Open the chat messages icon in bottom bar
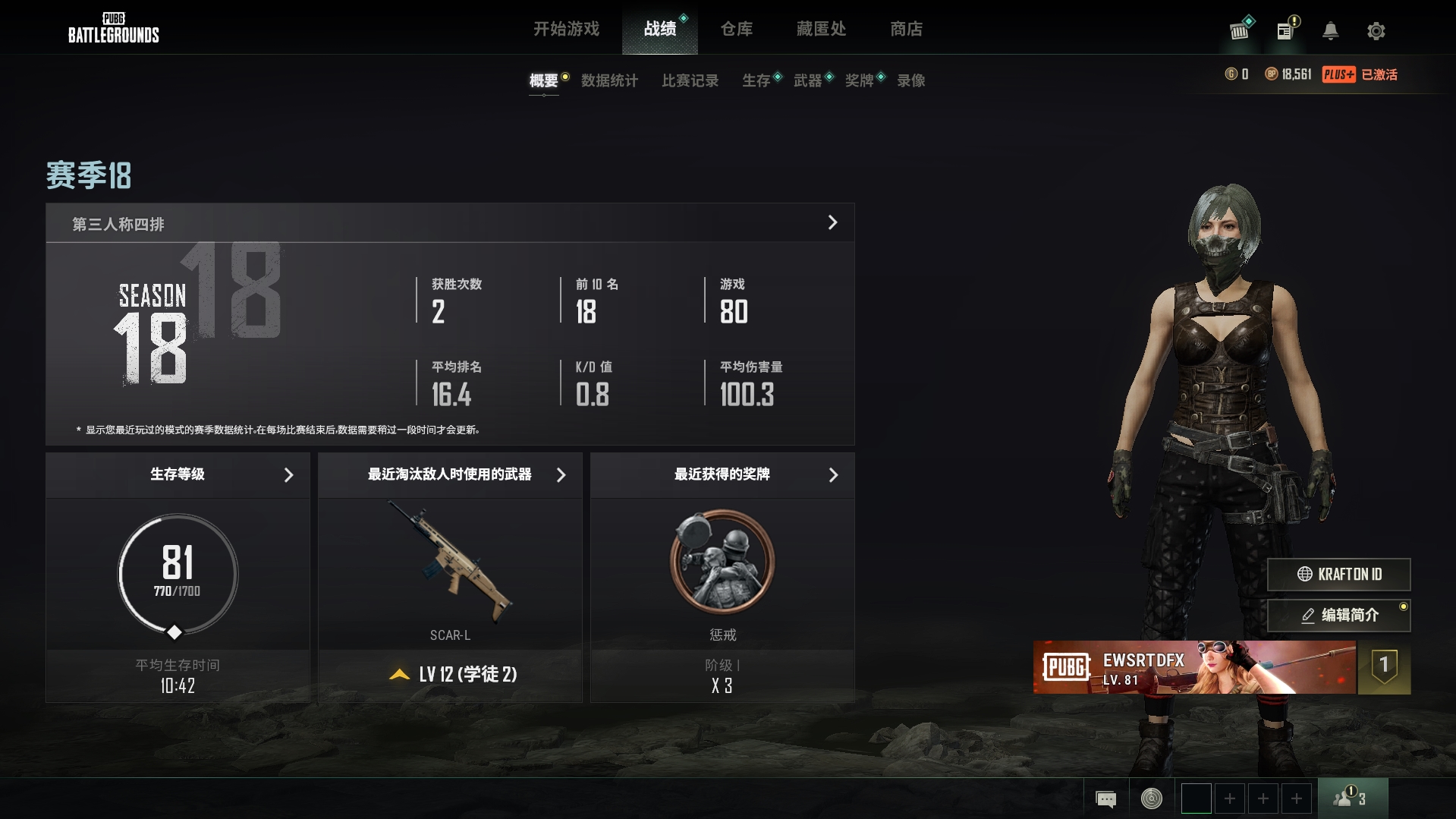 (1106, 799)
